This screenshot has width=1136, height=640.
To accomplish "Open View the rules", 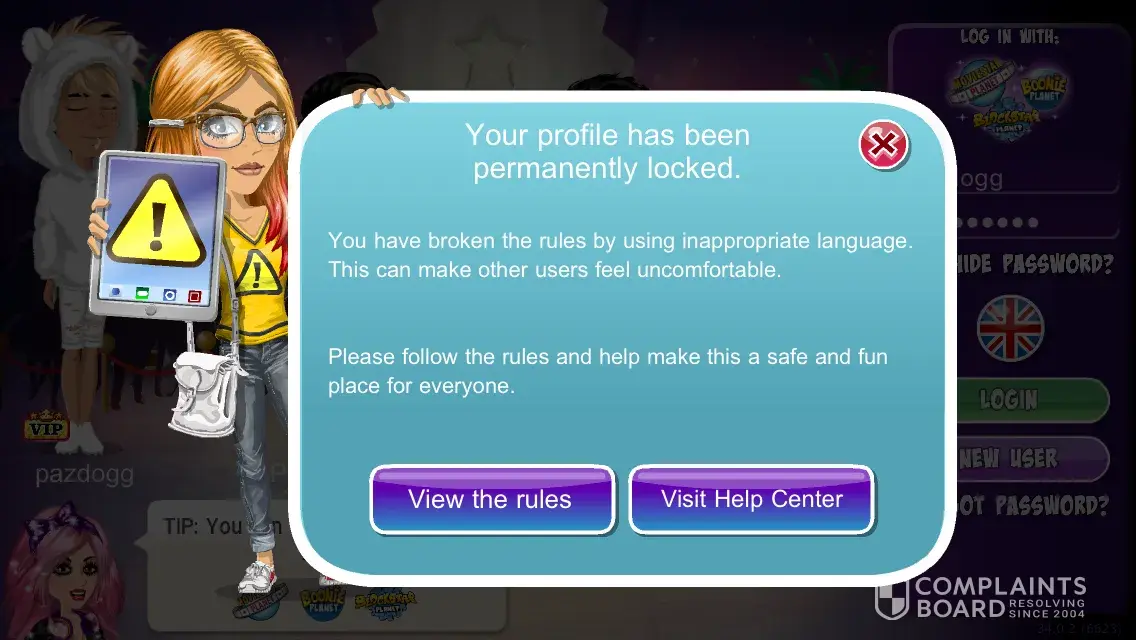I will pyautogui.click(x=491, y=499).
